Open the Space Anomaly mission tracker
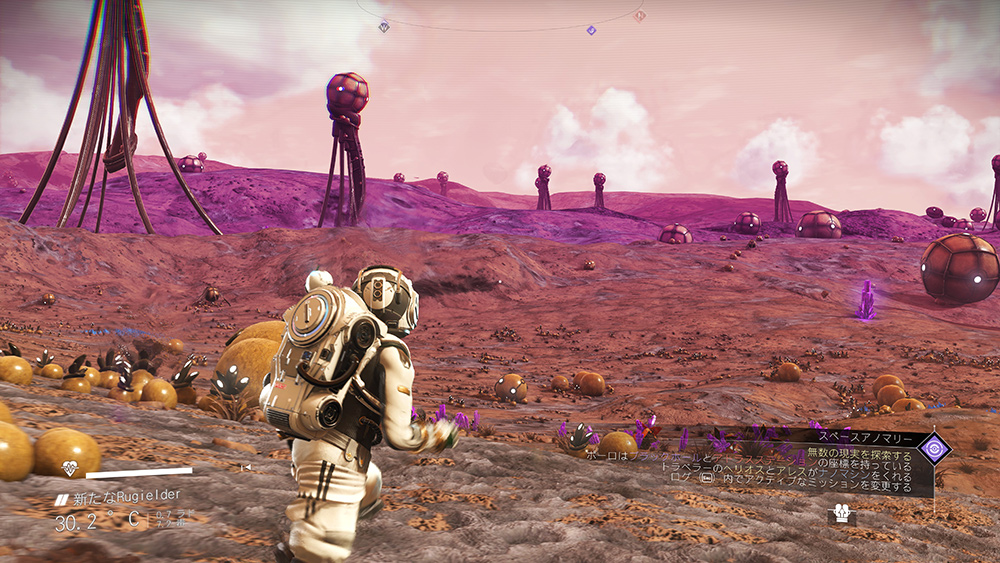Image resolution: width=1000 pixels, height=563 pixels. [861, 439]
